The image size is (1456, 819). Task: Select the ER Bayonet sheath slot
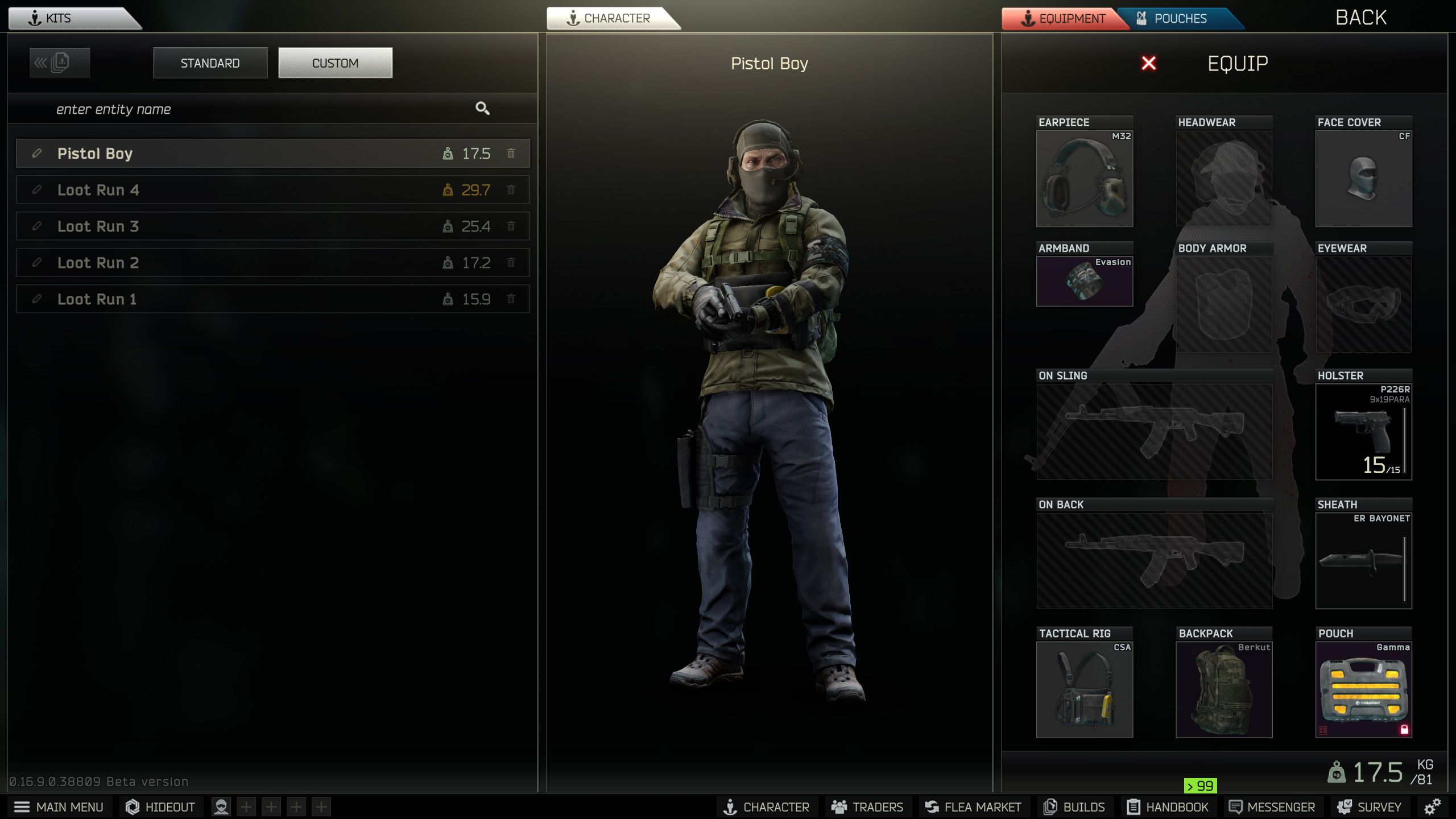1363,561
